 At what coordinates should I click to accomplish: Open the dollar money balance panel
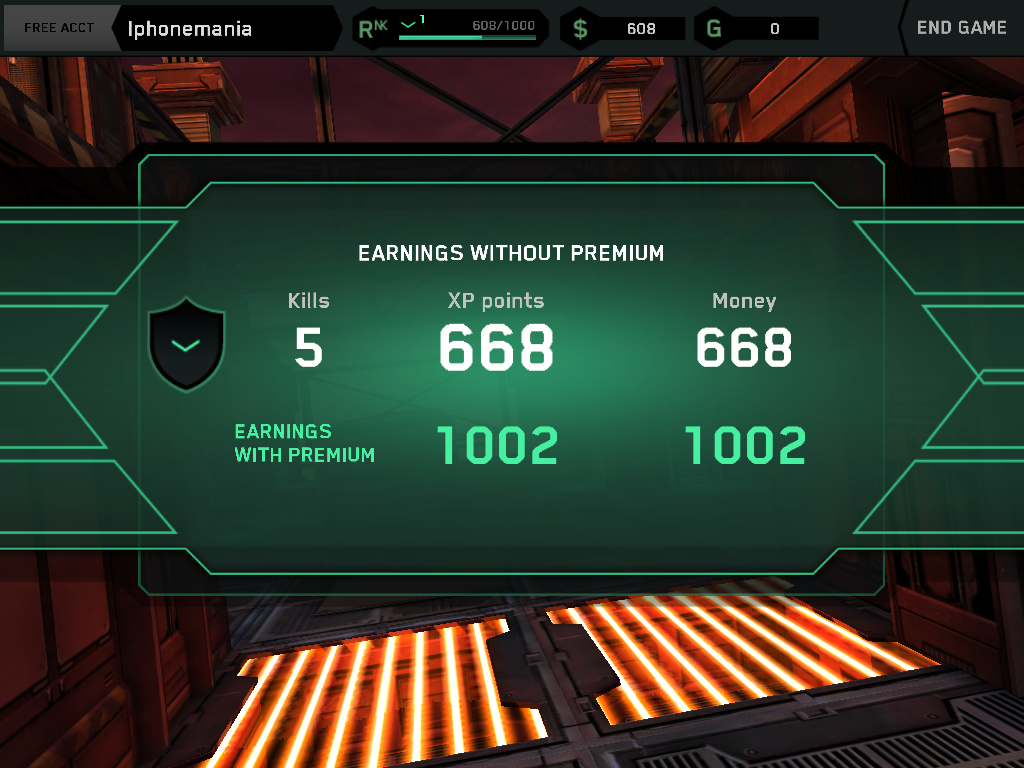point(624,28)
